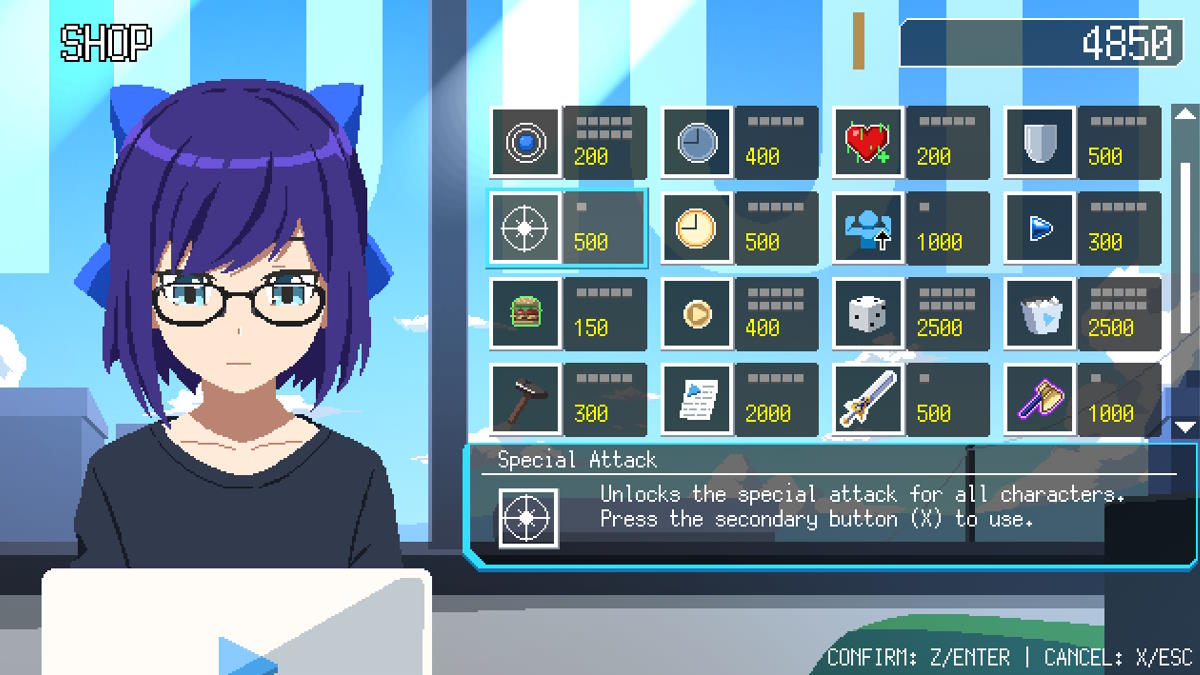Click the shop list scroll-down arrow
Viewport: 1200px width, 675px height.
1185,427
